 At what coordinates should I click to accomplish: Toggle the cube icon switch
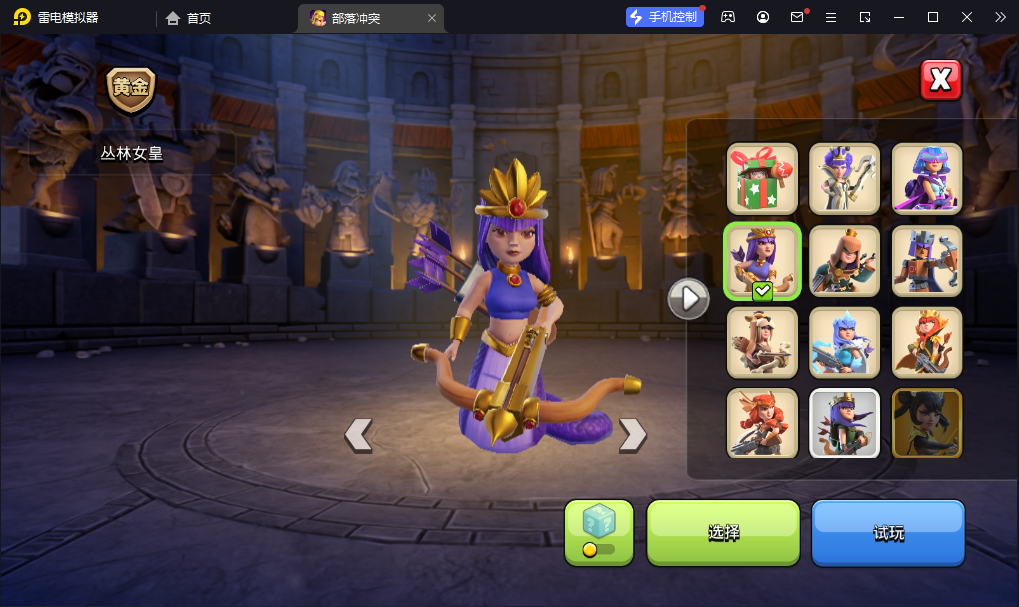point(599,532)
